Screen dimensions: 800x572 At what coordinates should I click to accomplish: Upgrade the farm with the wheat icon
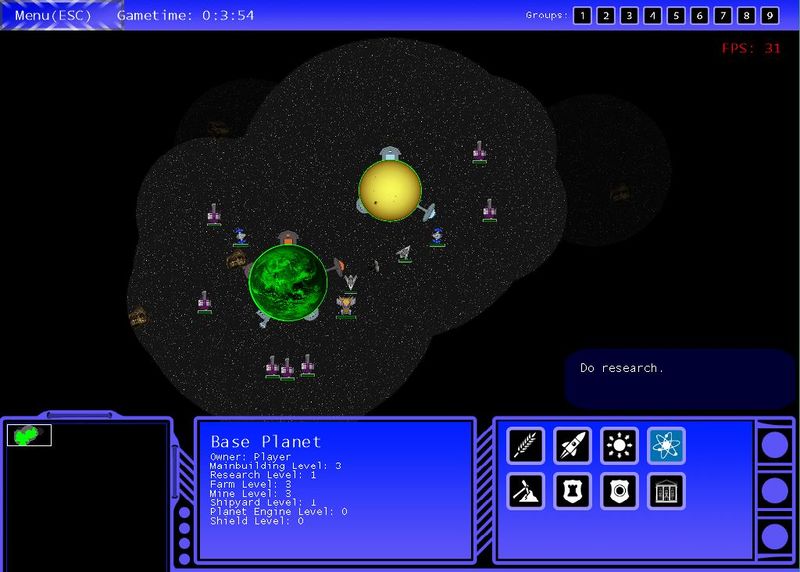pos(525,446)
